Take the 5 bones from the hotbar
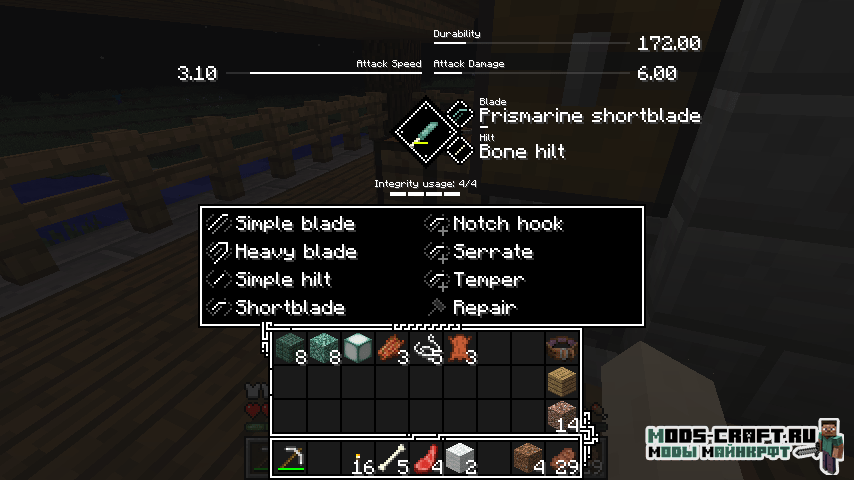Image resolution: width=854 pixels, height=480 pixels. tap(393, 458)
